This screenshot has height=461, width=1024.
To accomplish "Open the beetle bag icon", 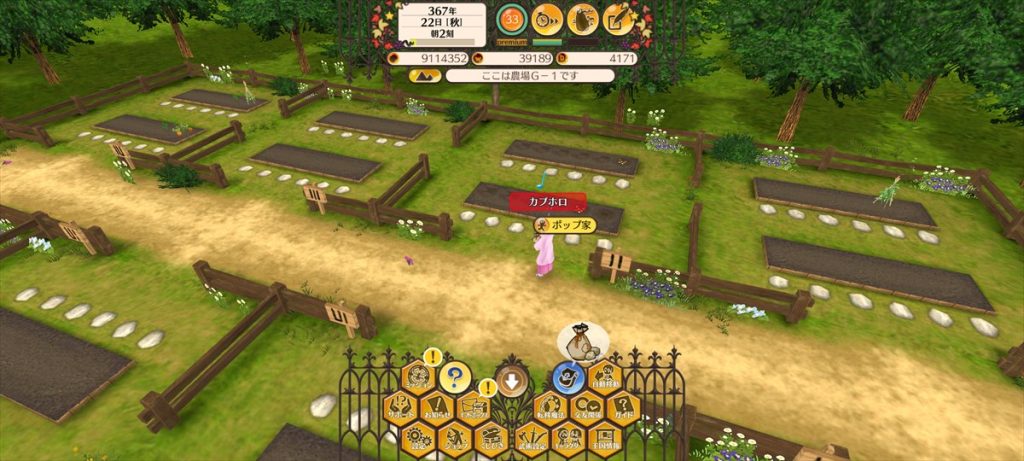I will click(582, 19).
